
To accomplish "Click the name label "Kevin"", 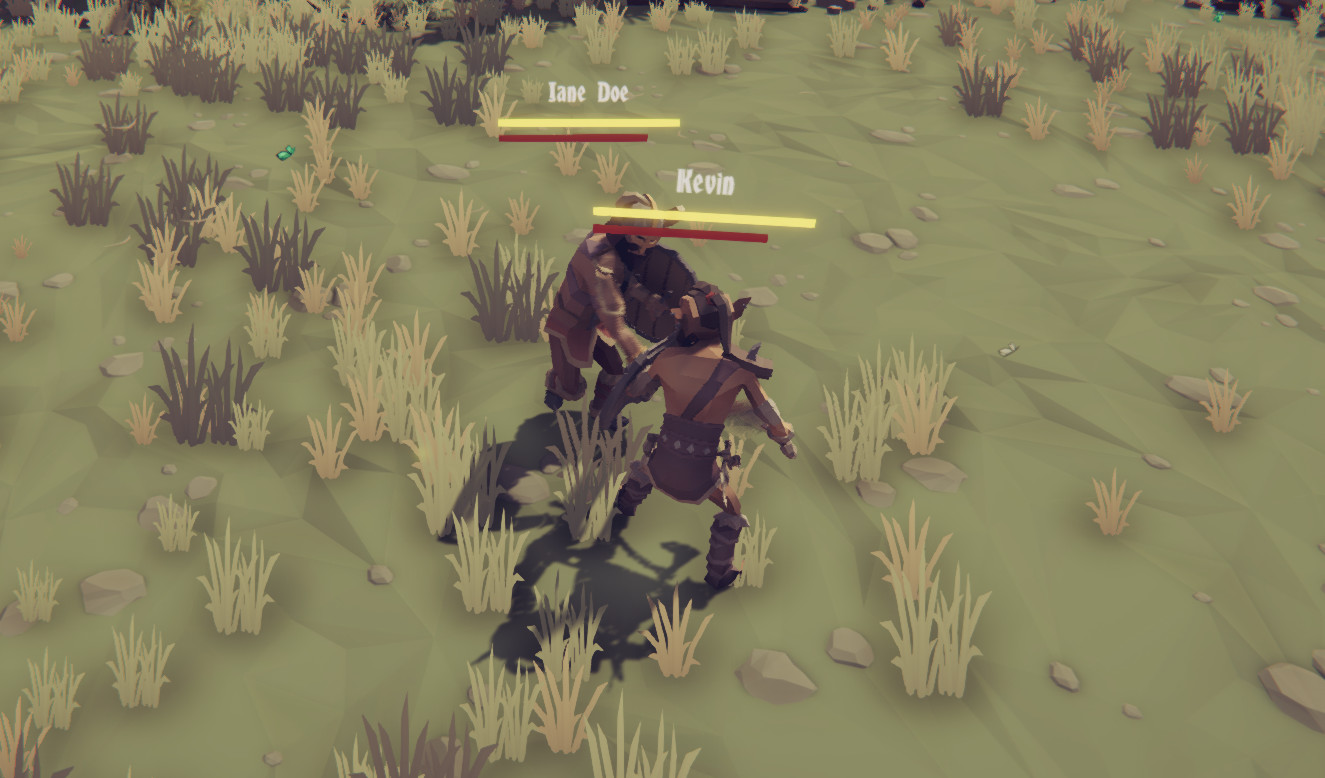I will point(705,181).
